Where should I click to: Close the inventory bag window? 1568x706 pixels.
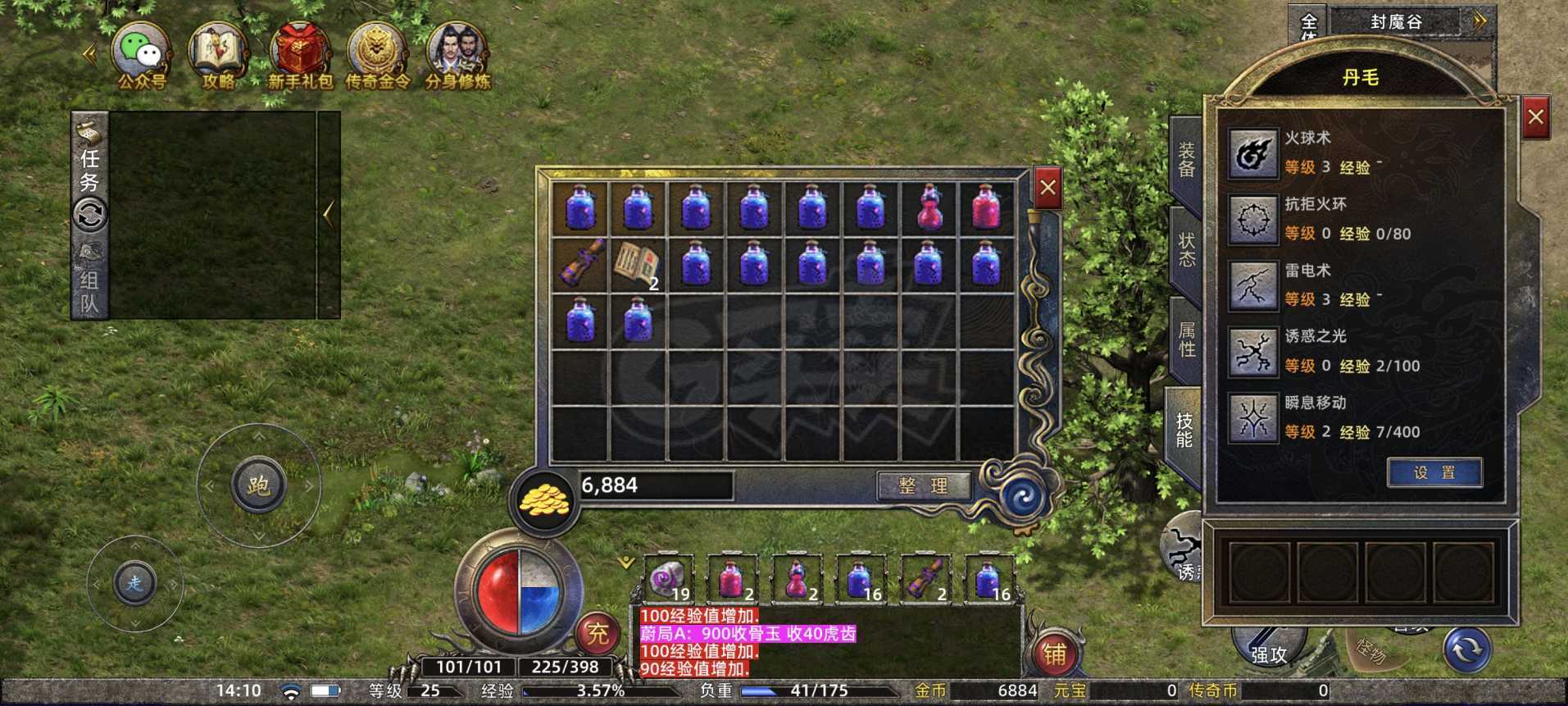tap(1048, 188)
